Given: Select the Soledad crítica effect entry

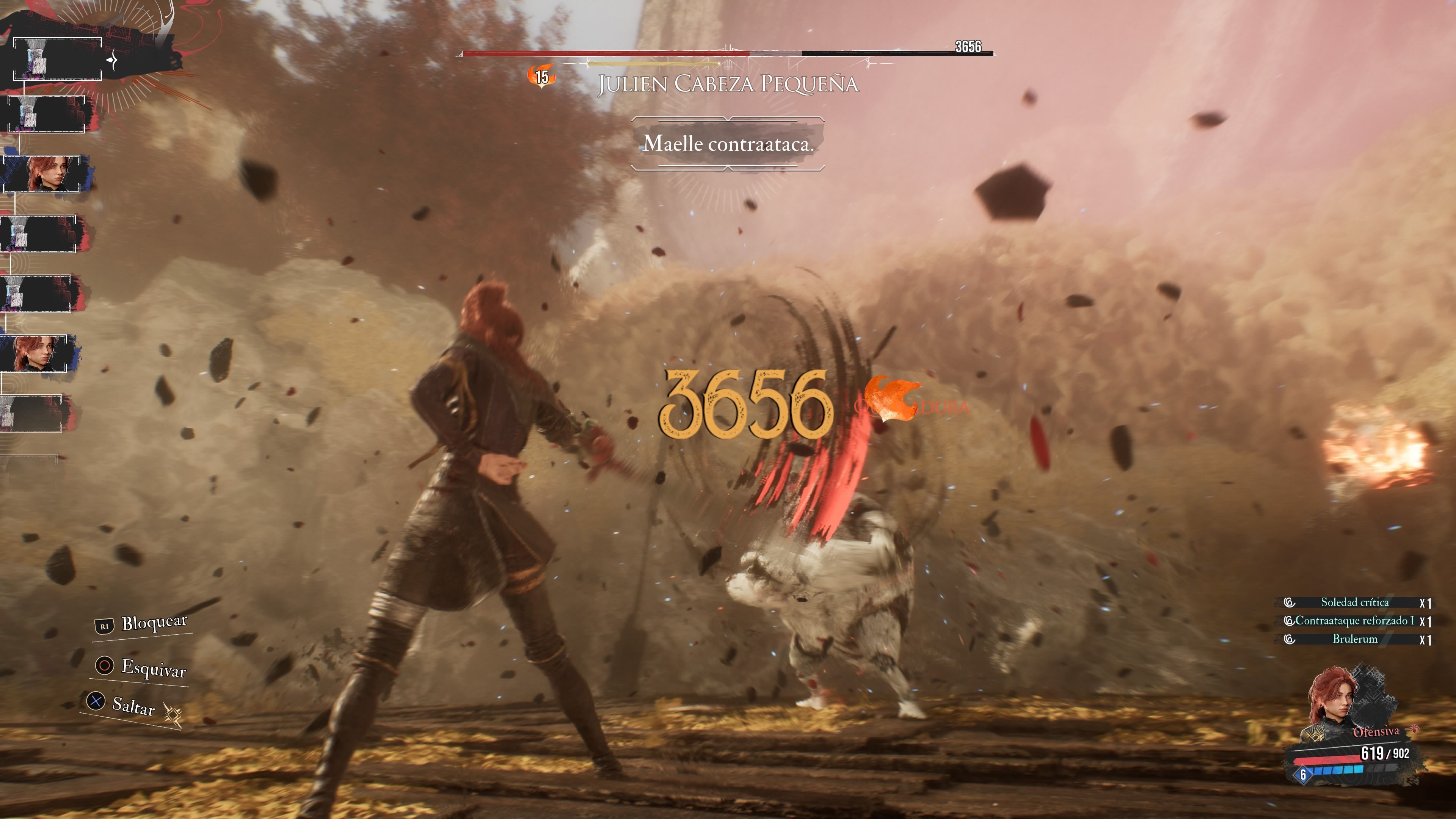Looking at the screenshot, I should click(1354, 602).
